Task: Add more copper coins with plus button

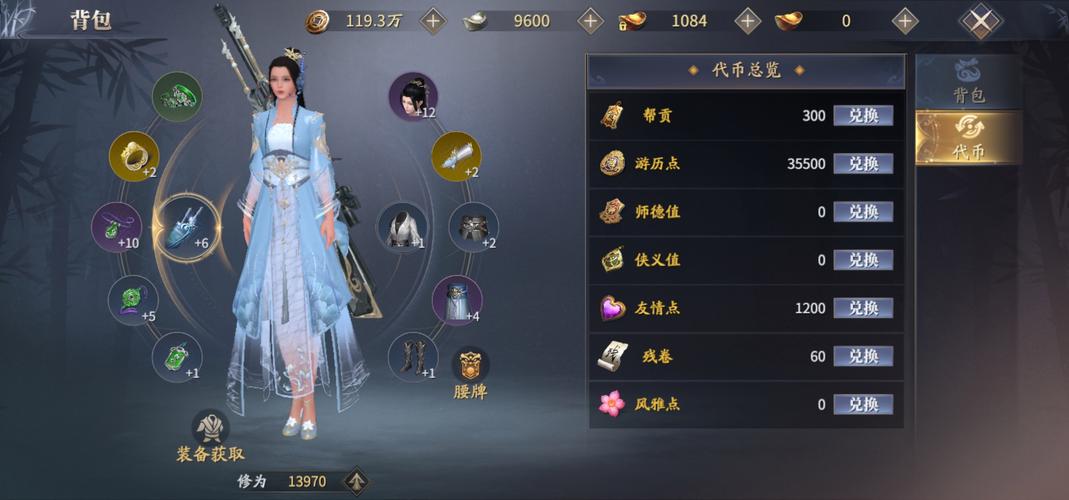Action: [x=432, y=20]
